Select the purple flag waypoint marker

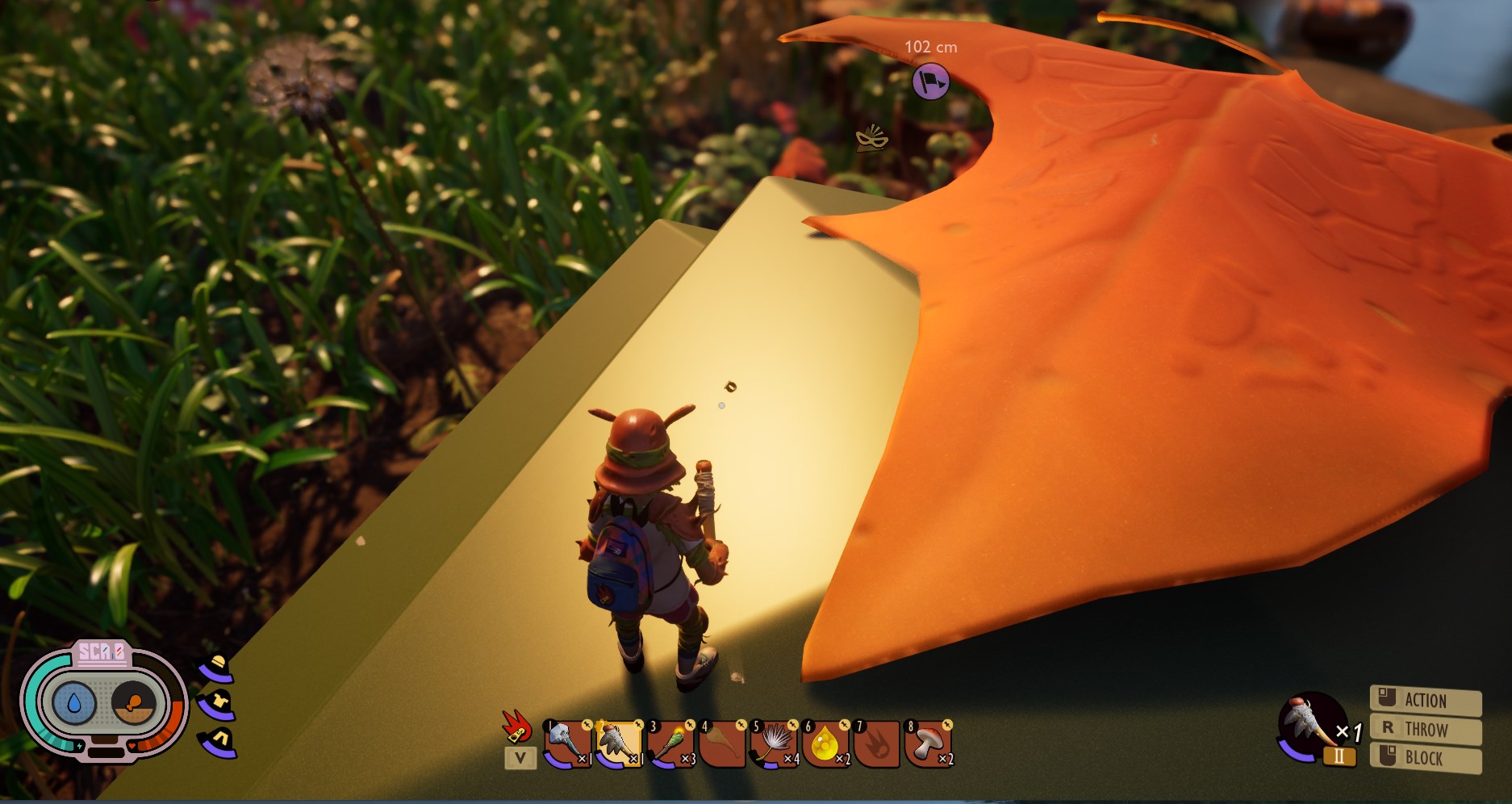click(x=930, y=82)
